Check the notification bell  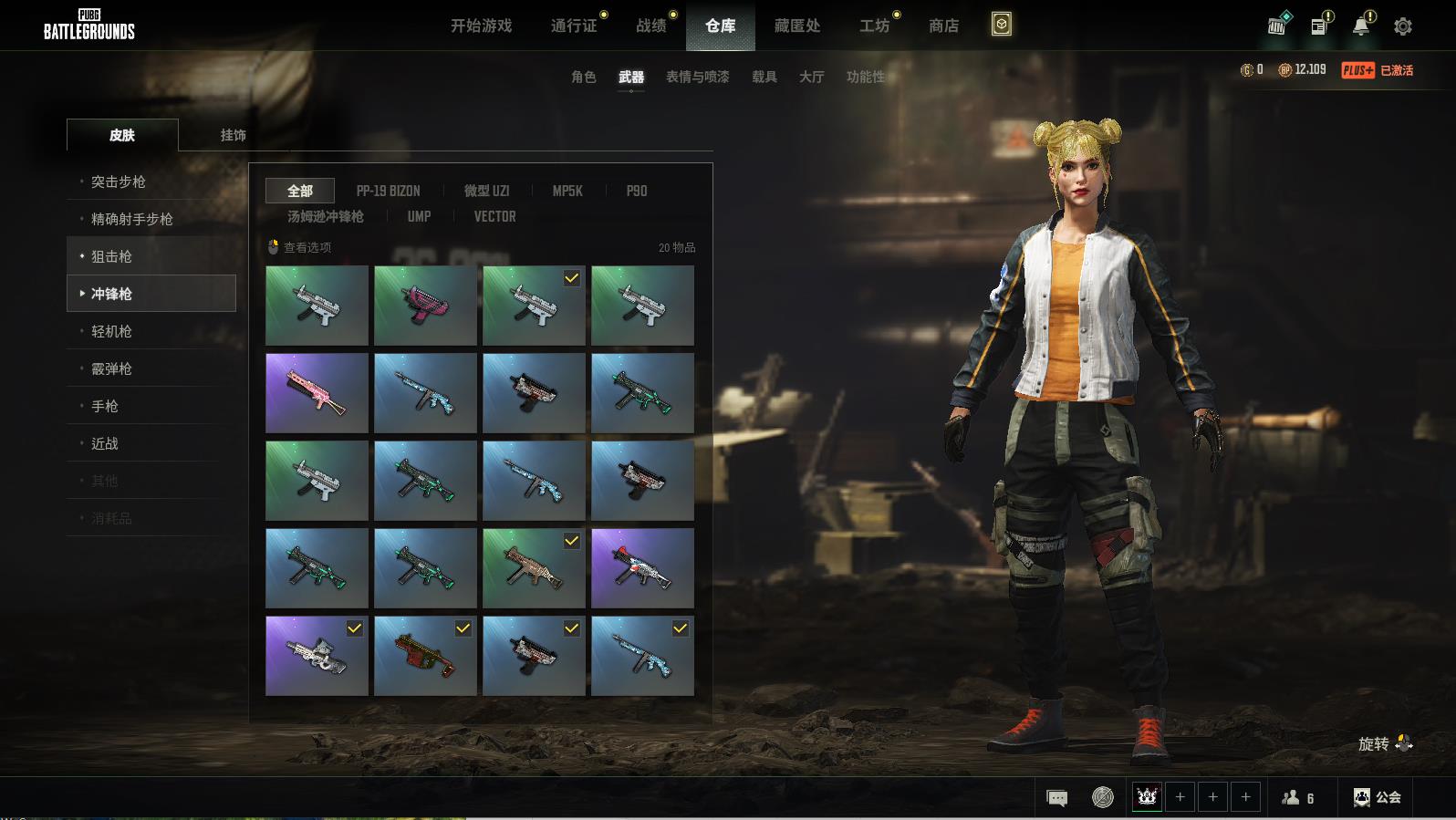pos(1361,26)
